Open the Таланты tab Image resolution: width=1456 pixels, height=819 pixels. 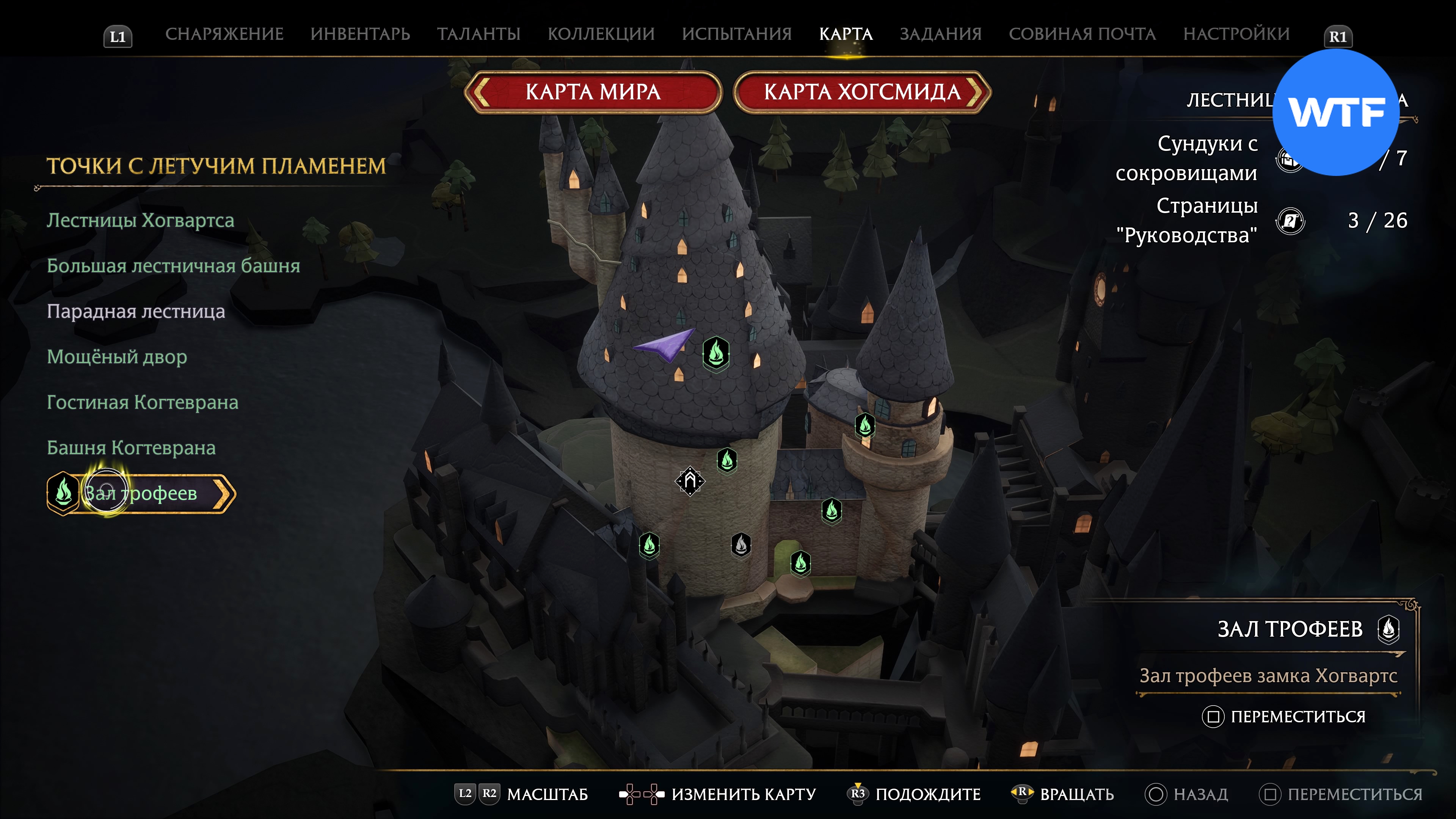point(478,34)
